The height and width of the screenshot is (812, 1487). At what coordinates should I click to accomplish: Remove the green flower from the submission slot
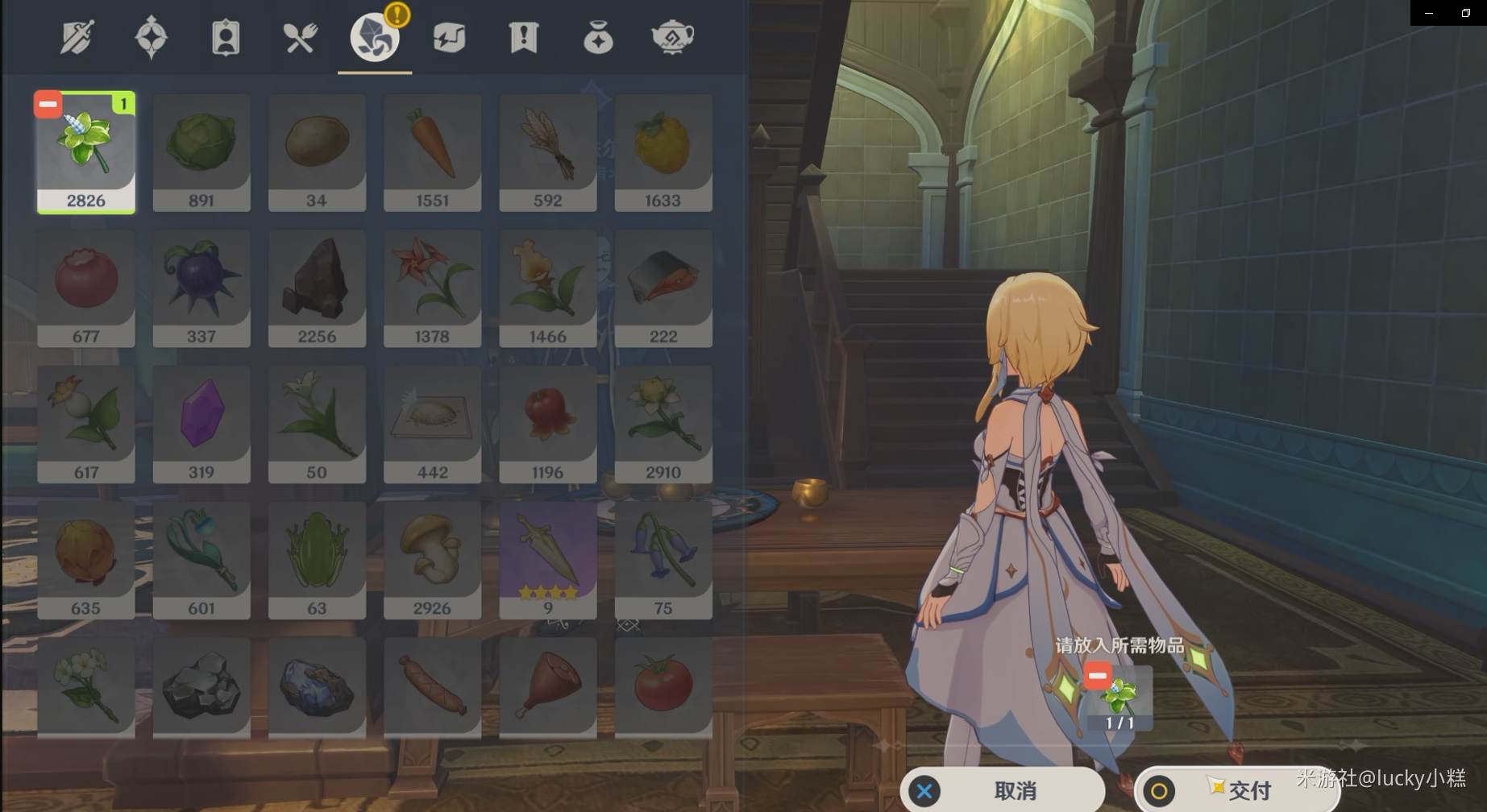point(1098,675)
